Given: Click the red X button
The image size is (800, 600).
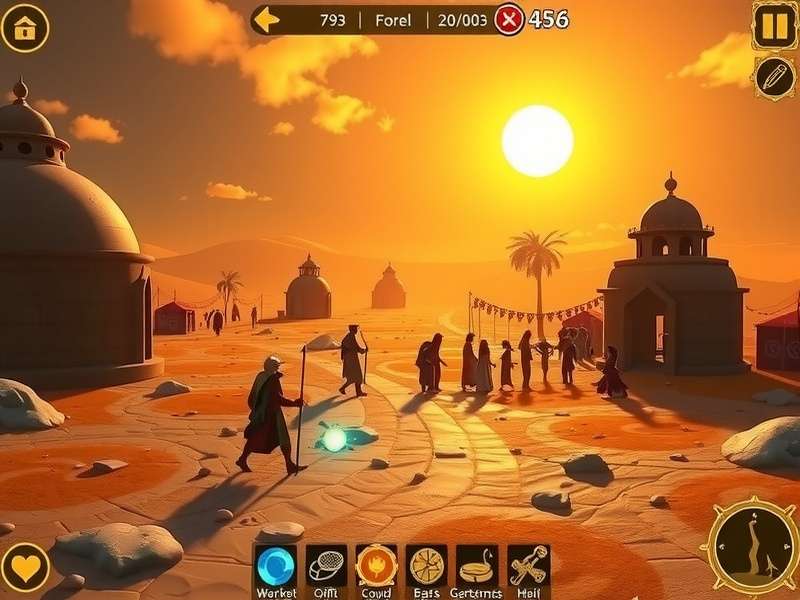Looking at the screenshot, I should 509,19.
